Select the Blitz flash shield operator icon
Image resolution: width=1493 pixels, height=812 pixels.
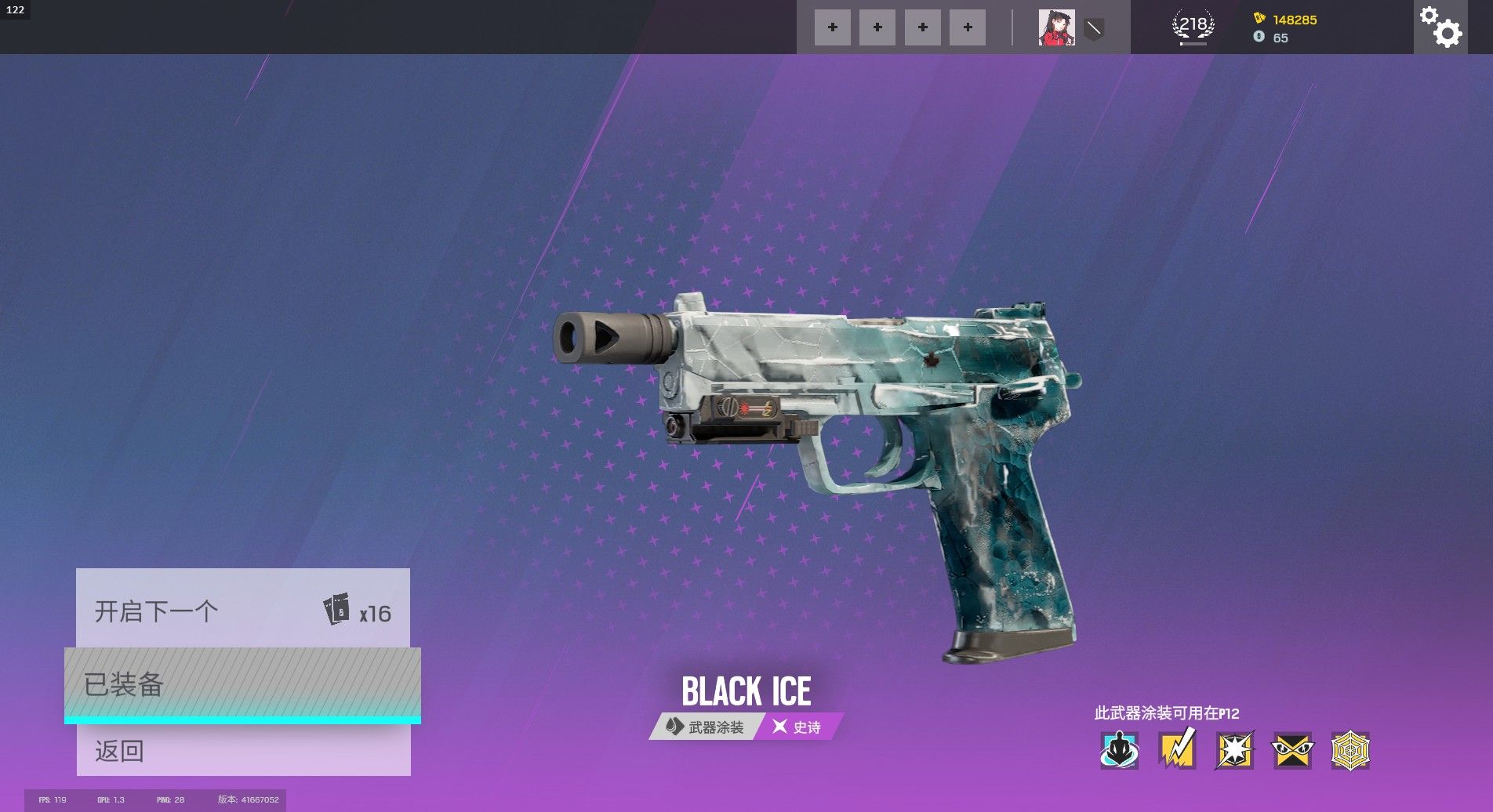tap(1234, 750)
